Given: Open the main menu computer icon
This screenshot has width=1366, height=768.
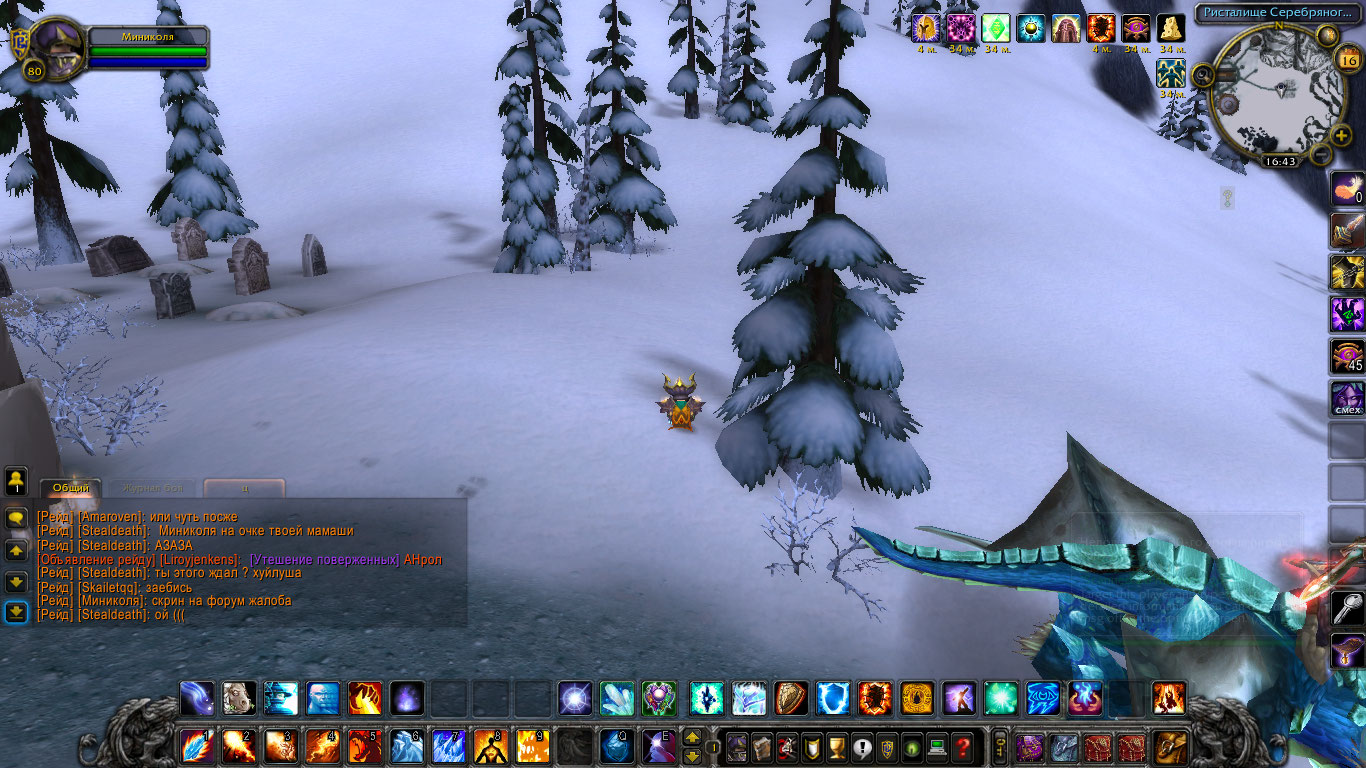Looking at the screenshot, I should click(x=937, y=746).
